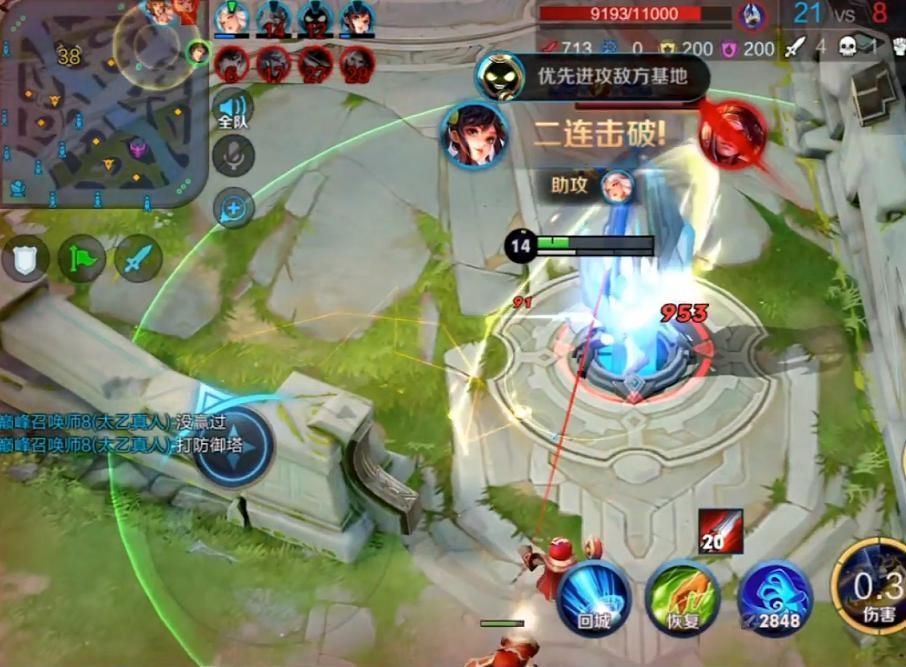The width and height of the screenshot is (906, 667).
Task: Send the shield retreat signal
Action: pos(25,259)
